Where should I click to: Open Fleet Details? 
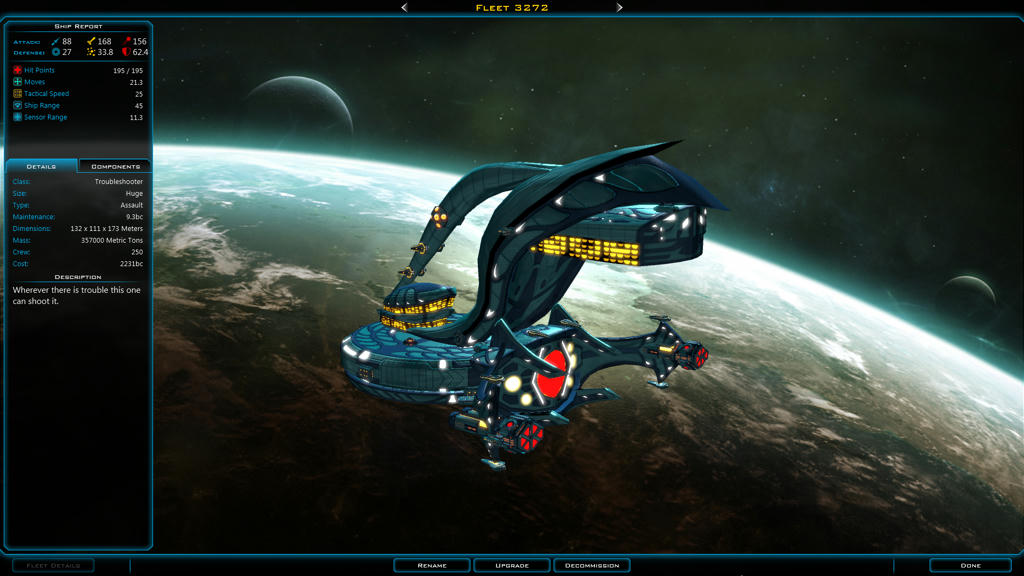click(53, 565)
